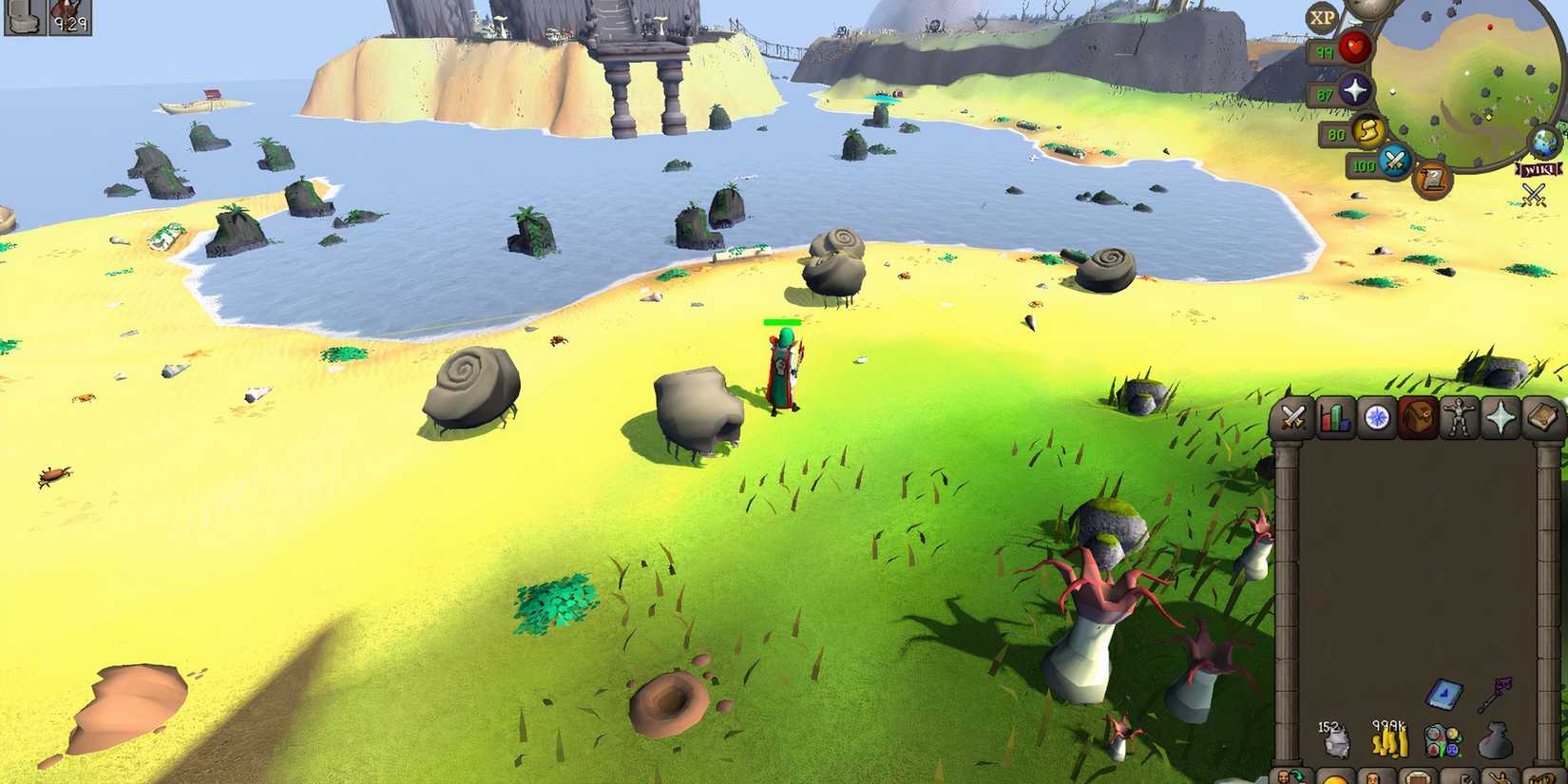Toggle run via the run energy orb
This screenshot has height=784, width=1568.
click(x=1369, y=132)
